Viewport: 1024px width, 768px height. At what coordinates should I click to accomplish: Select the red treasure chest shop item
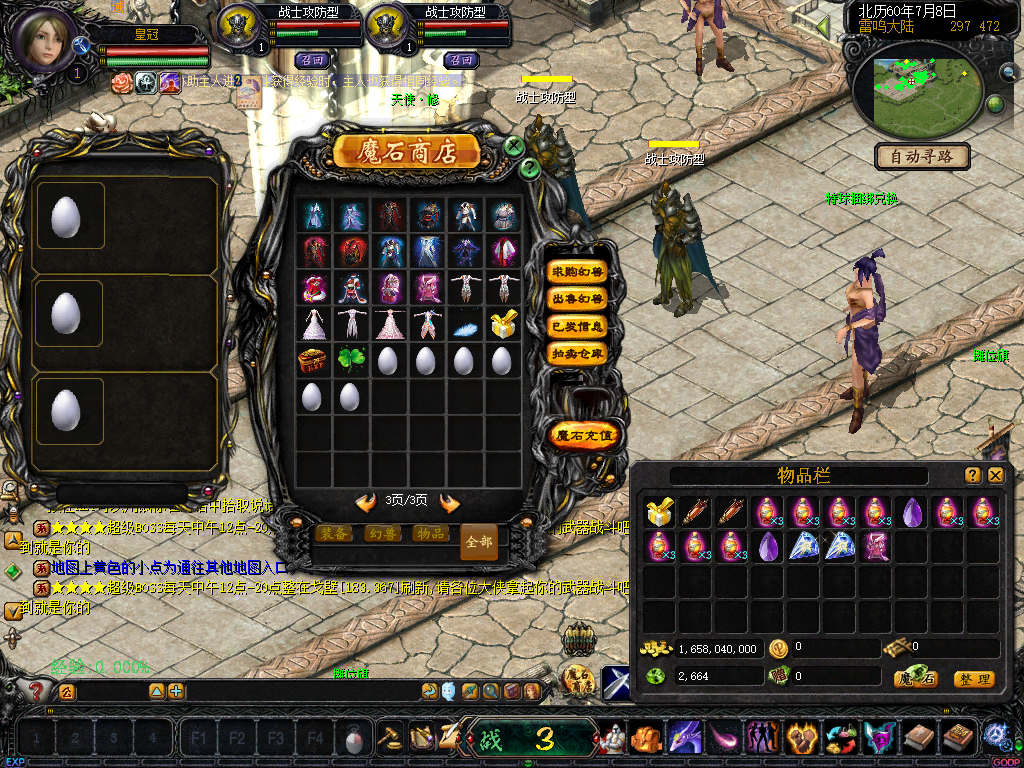point(312,359)
